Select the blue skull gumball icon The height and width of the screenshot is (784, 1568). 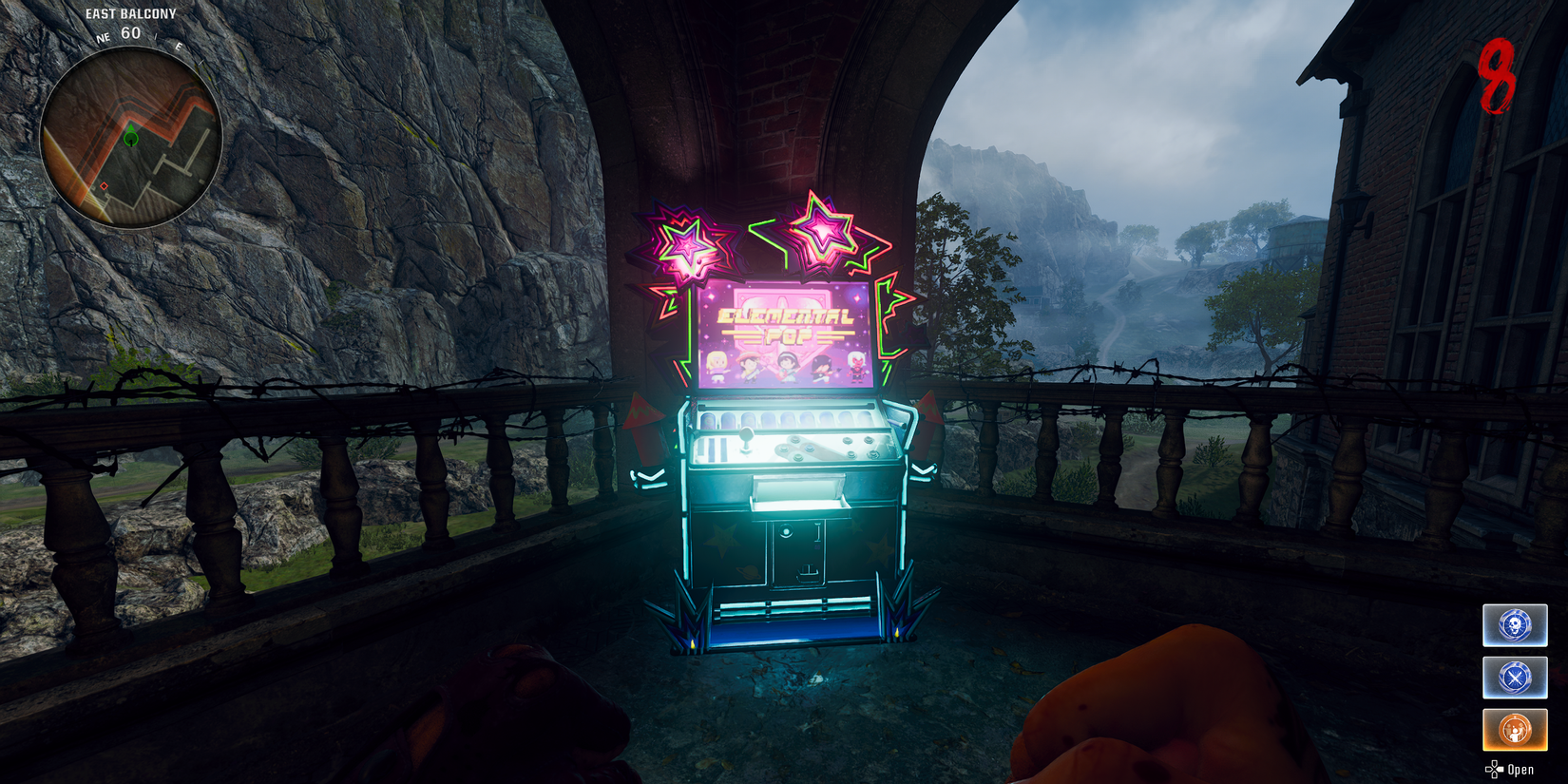(1515, 626)
